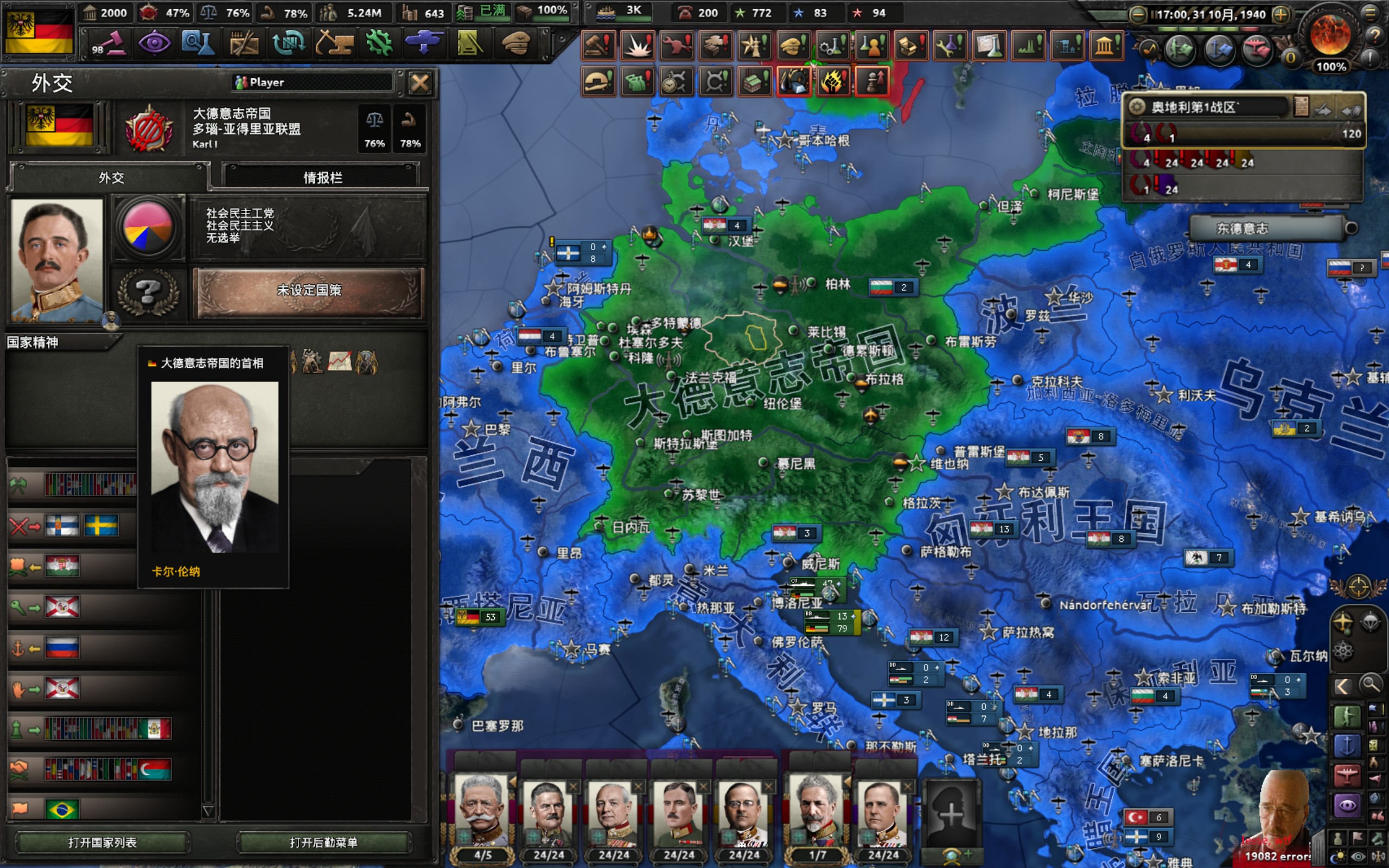This screenshot has width=1389, height=868.
Task: Open the 打开后勤菜单 logistics menu
Action: (x=323, y=841)
